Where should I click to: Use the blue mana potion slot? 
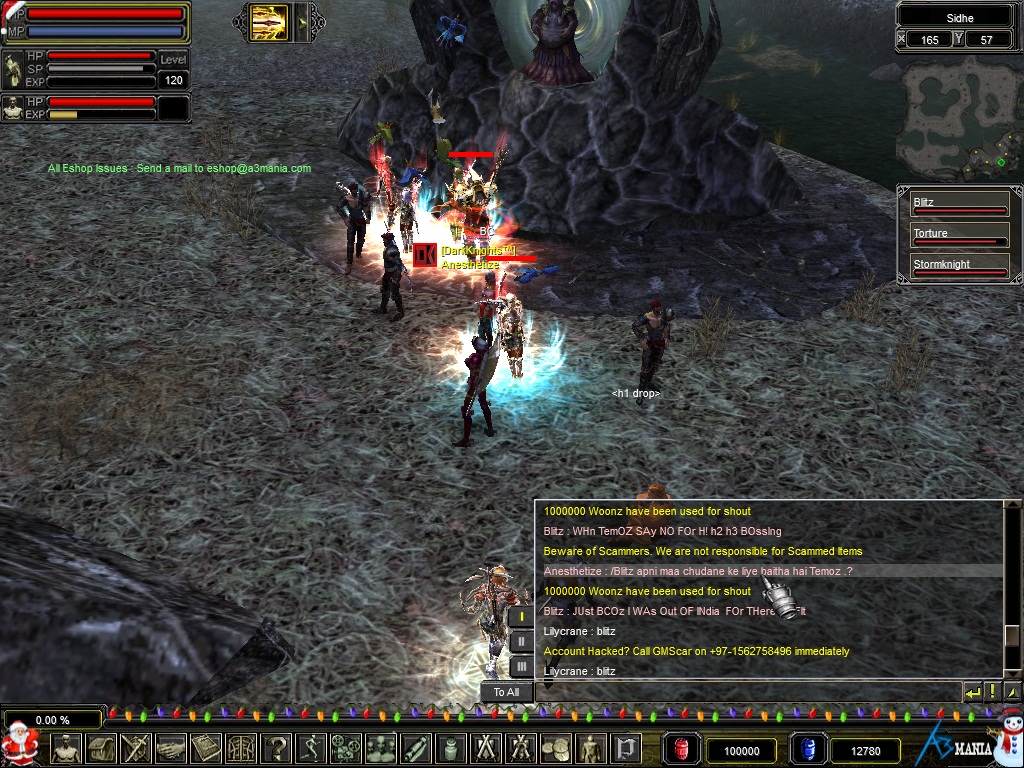(x=808, y=750)
